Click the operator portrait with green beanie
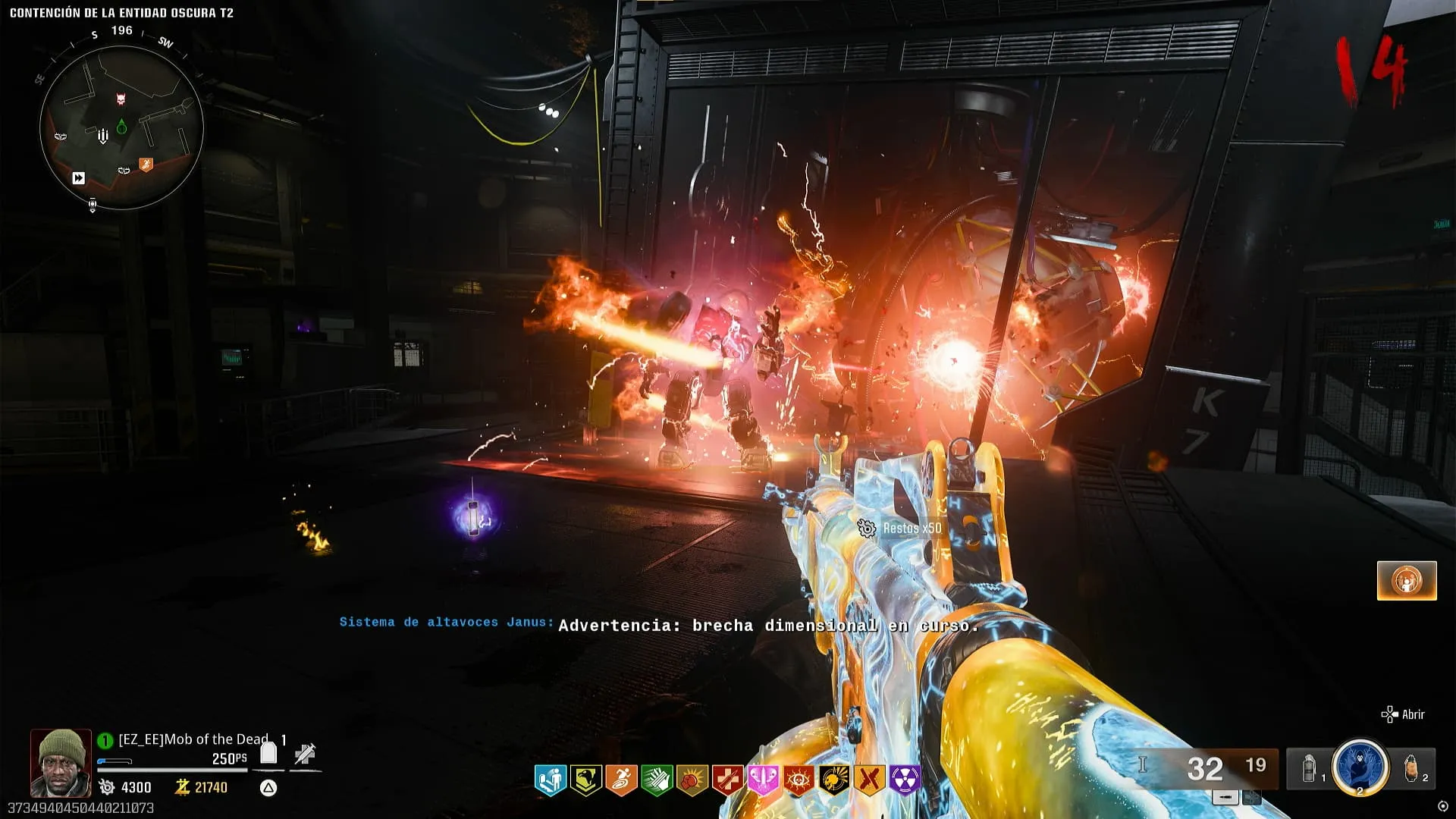1456x819 pixels. (x=61, y=762)
